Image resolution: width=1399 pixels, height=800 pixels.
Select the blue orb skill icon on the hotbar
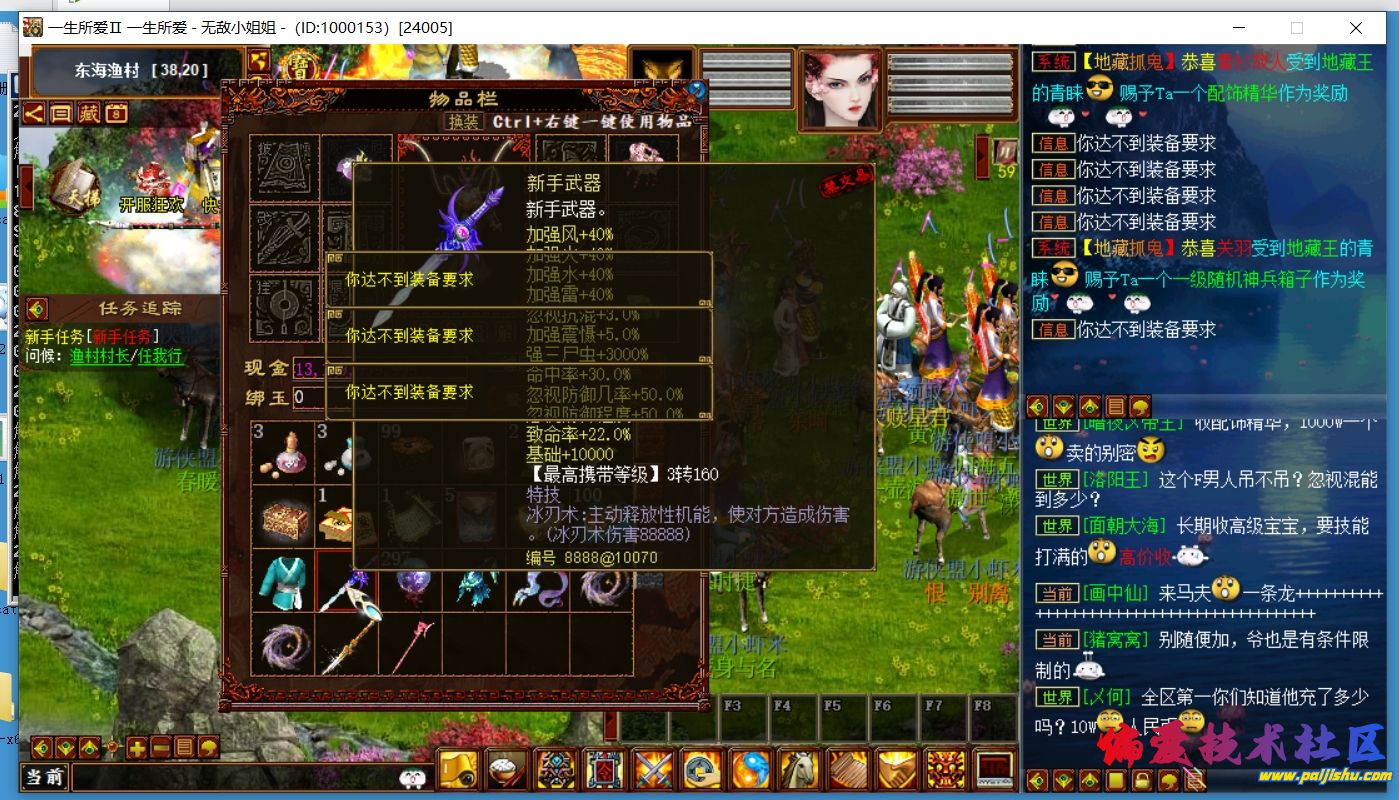tap(749, 769)
